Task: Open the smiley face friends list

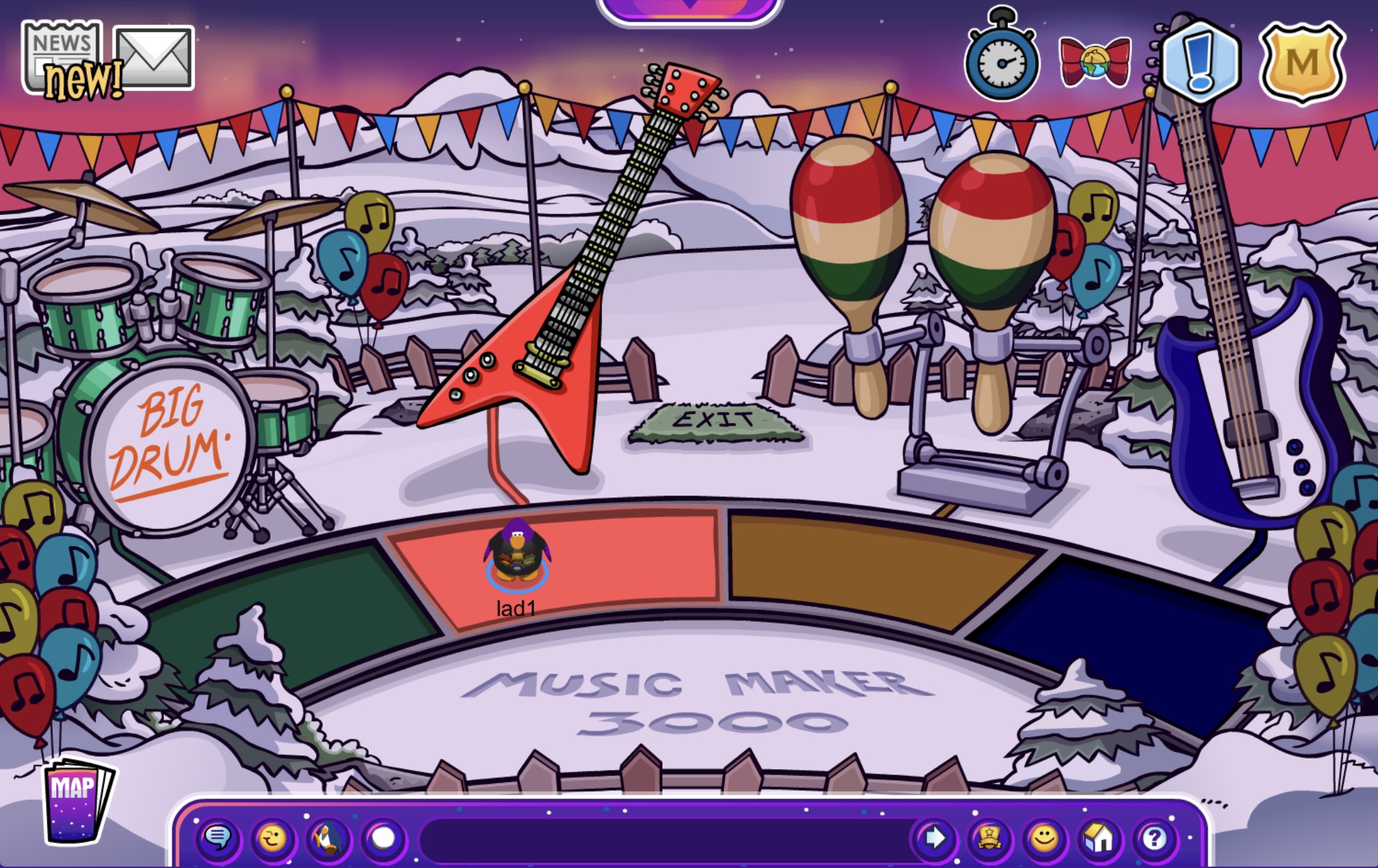Action: click(x=1044, y=837)
